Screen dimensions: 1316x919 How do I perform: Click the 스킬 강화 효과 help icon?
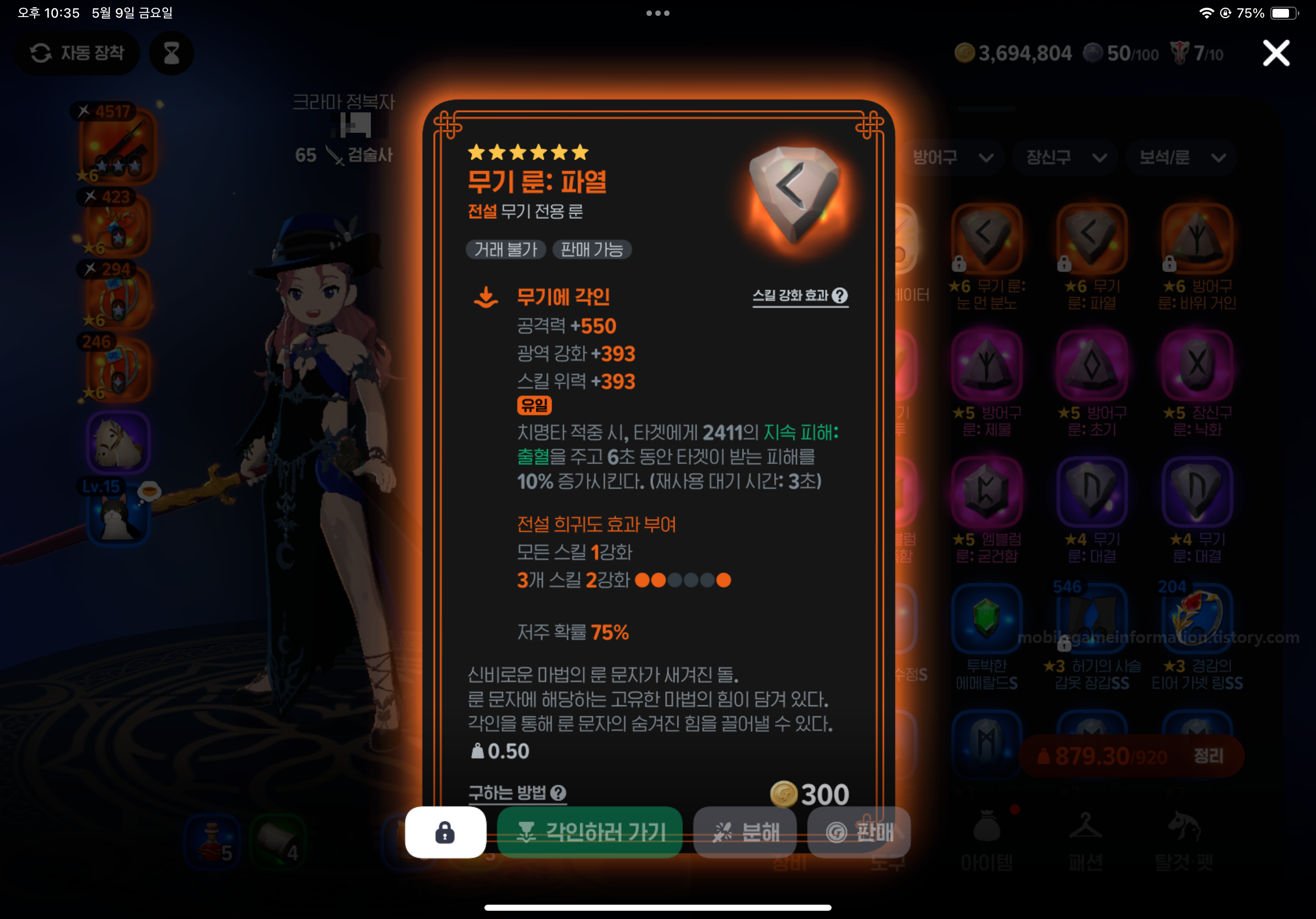(x=840, y=296)
